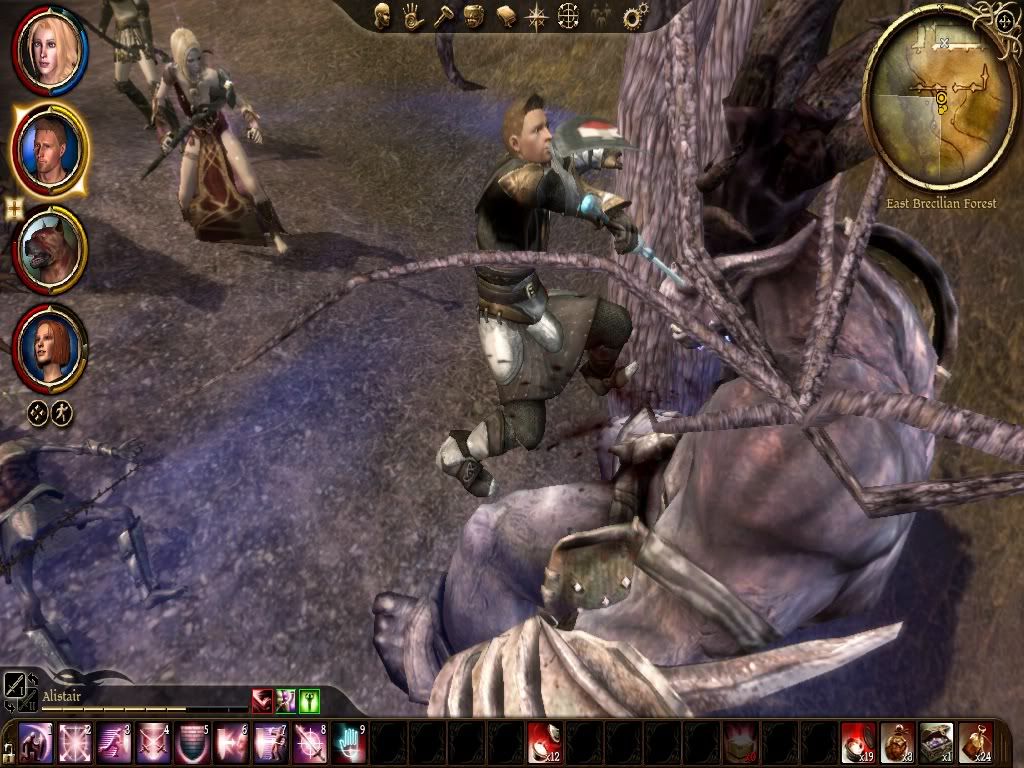Open the inventory chest icon in top menu
Viewport: 1024px width, 768px height.
tap(474, 16)
